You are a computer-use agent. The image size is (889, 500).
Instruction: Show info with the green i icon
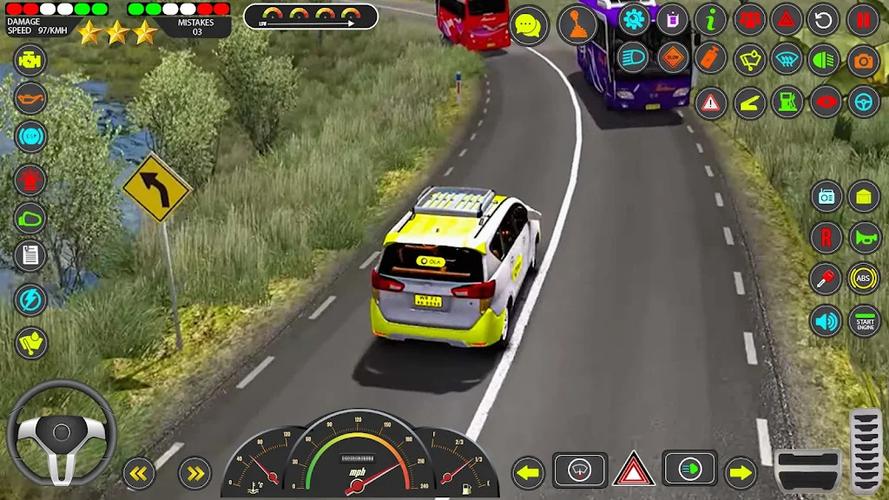(711, 19)
